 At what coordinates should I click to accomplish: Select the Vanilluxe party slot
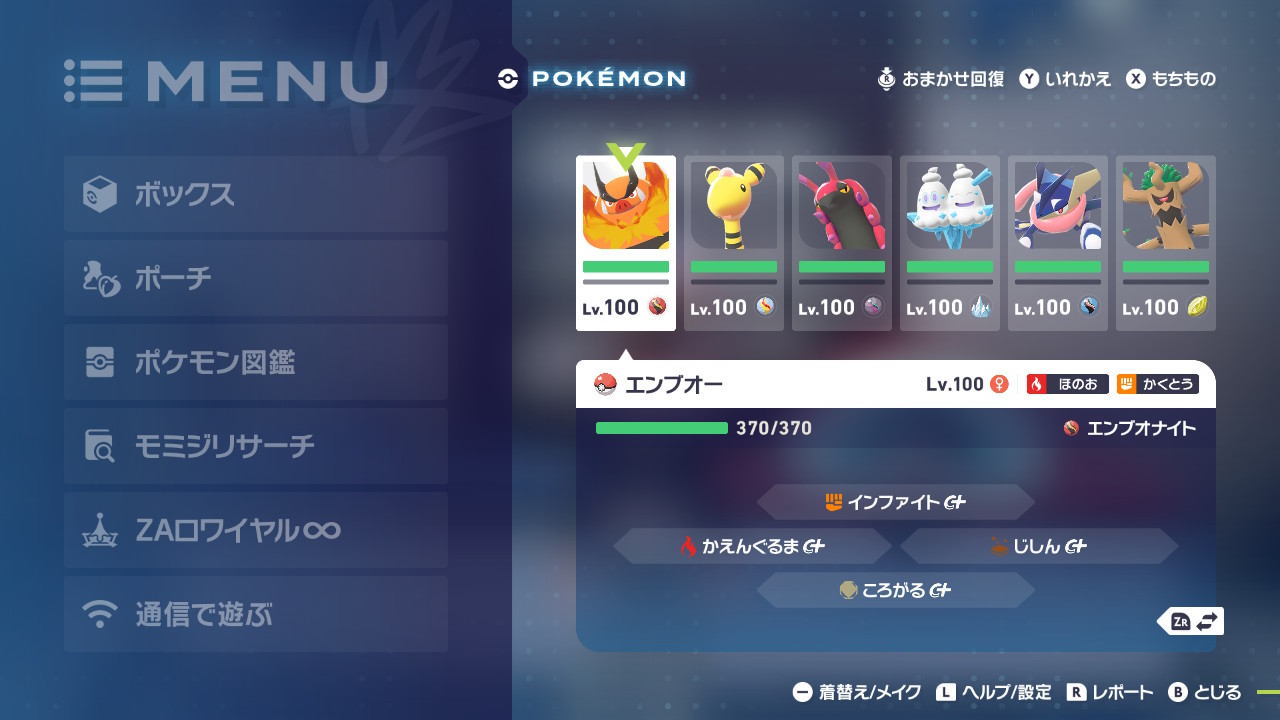[x=950, y=243]
